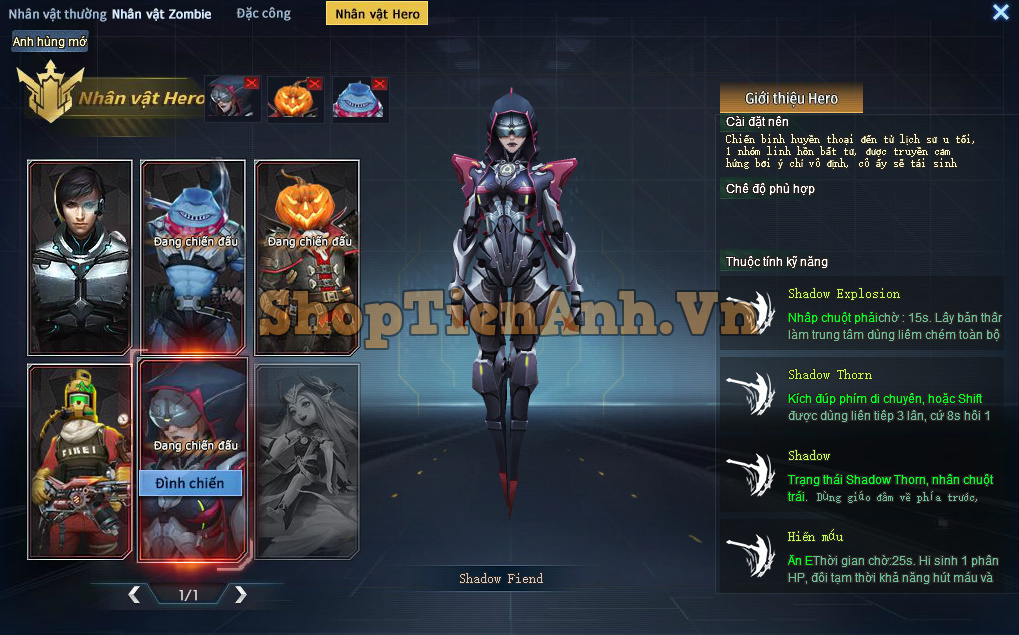Remove the pumpkin hero from equipped slots
Image resolution: width=1019 pixels, height=635 pixels.
pyautogui.click(x=315, y=83)
